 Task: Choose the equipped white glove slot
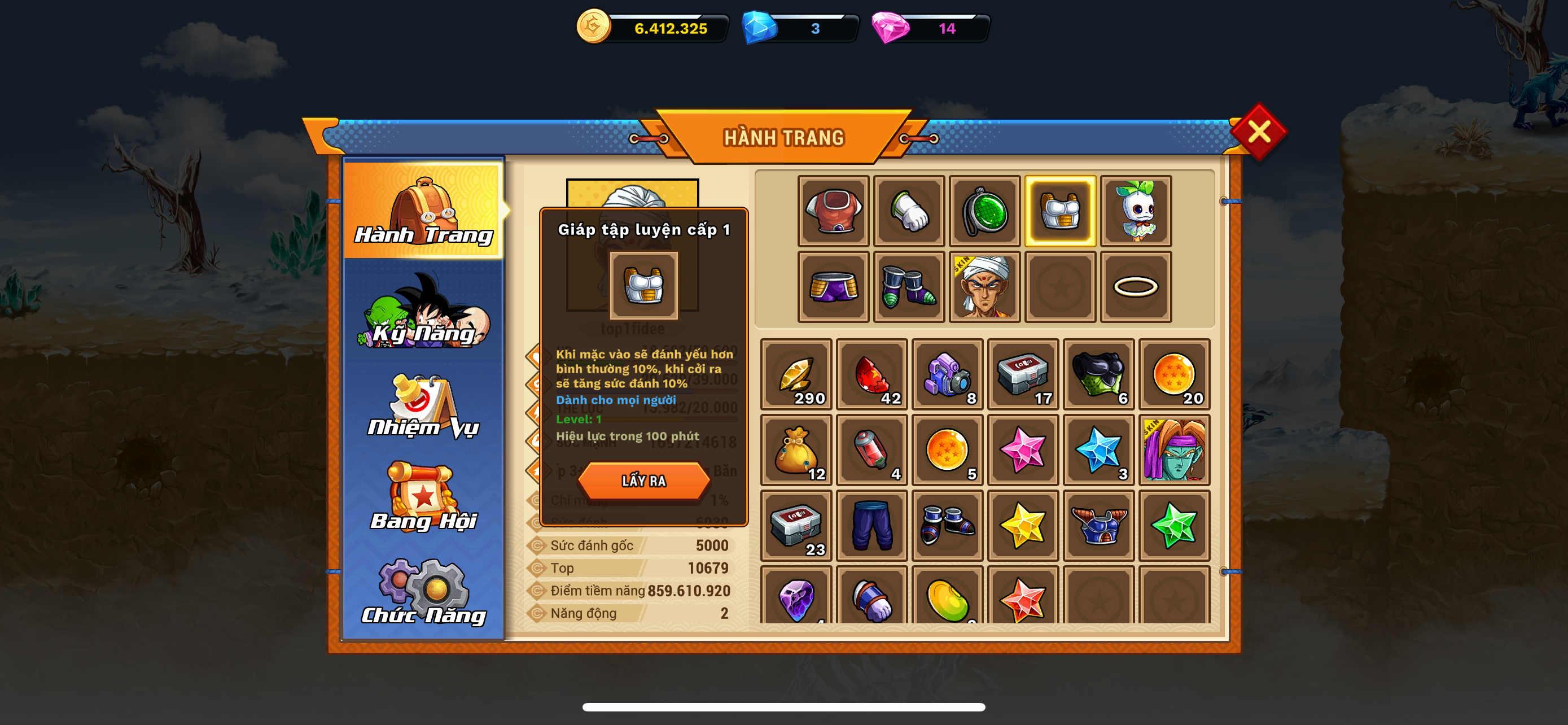(909, 211)
